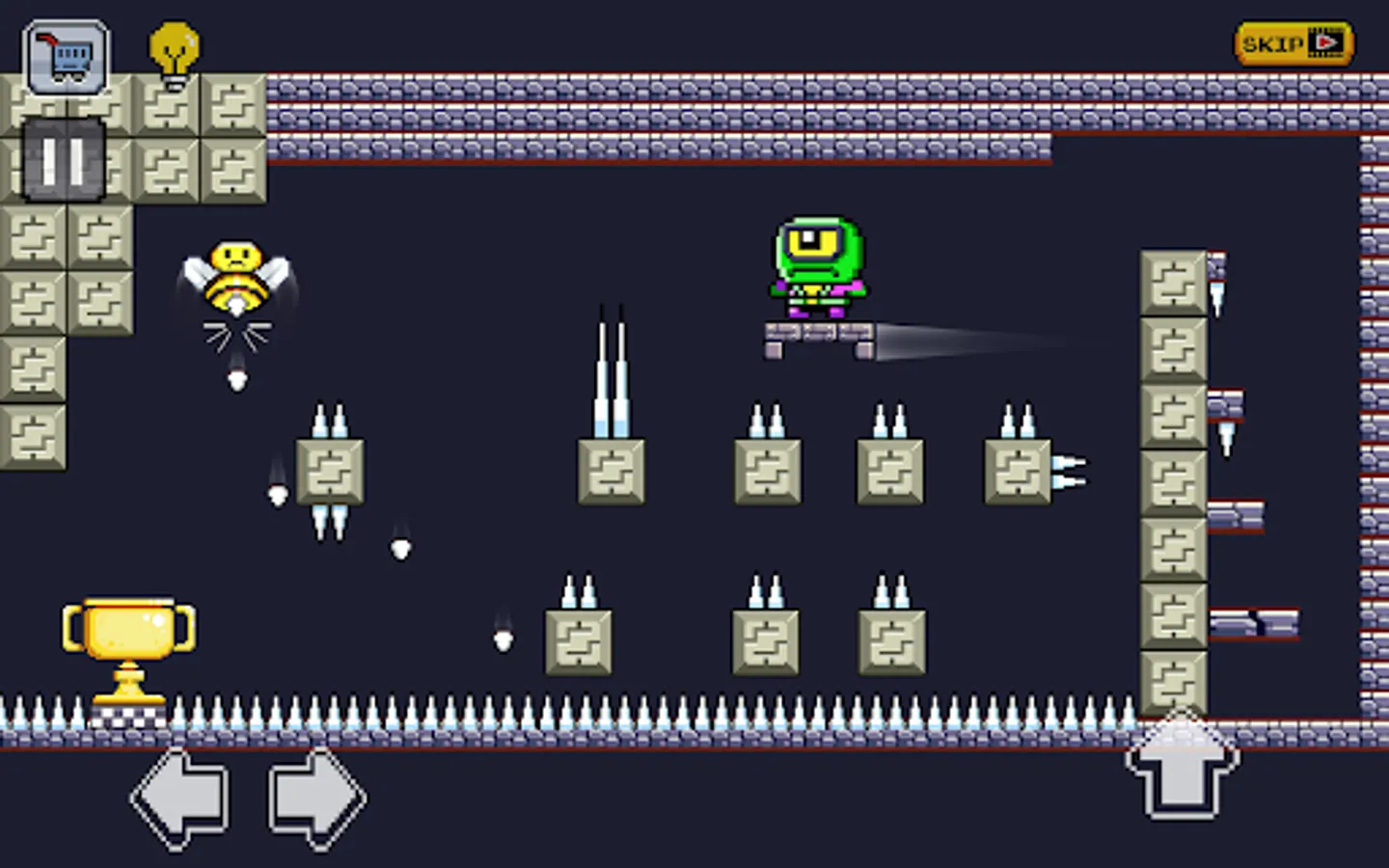Tap the spiked block below the bee
This screenshot has height=868, width=1389.
[x=332, y=472]
